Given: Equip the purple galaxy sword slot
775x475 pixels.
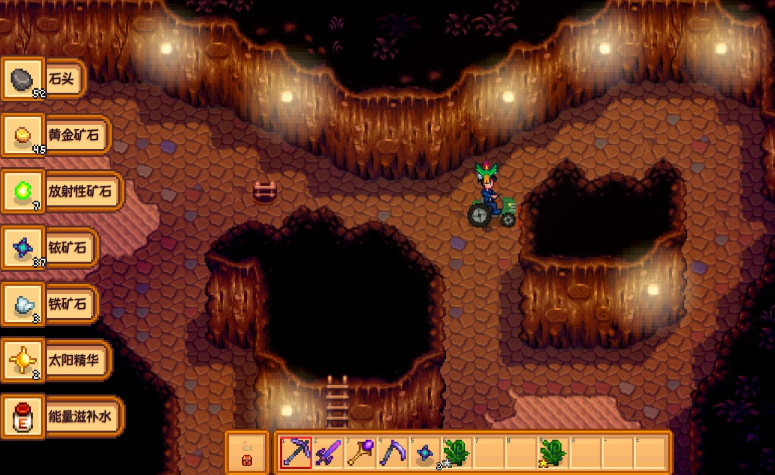Looking at the screenshot, I should click(x=328, y=452).
